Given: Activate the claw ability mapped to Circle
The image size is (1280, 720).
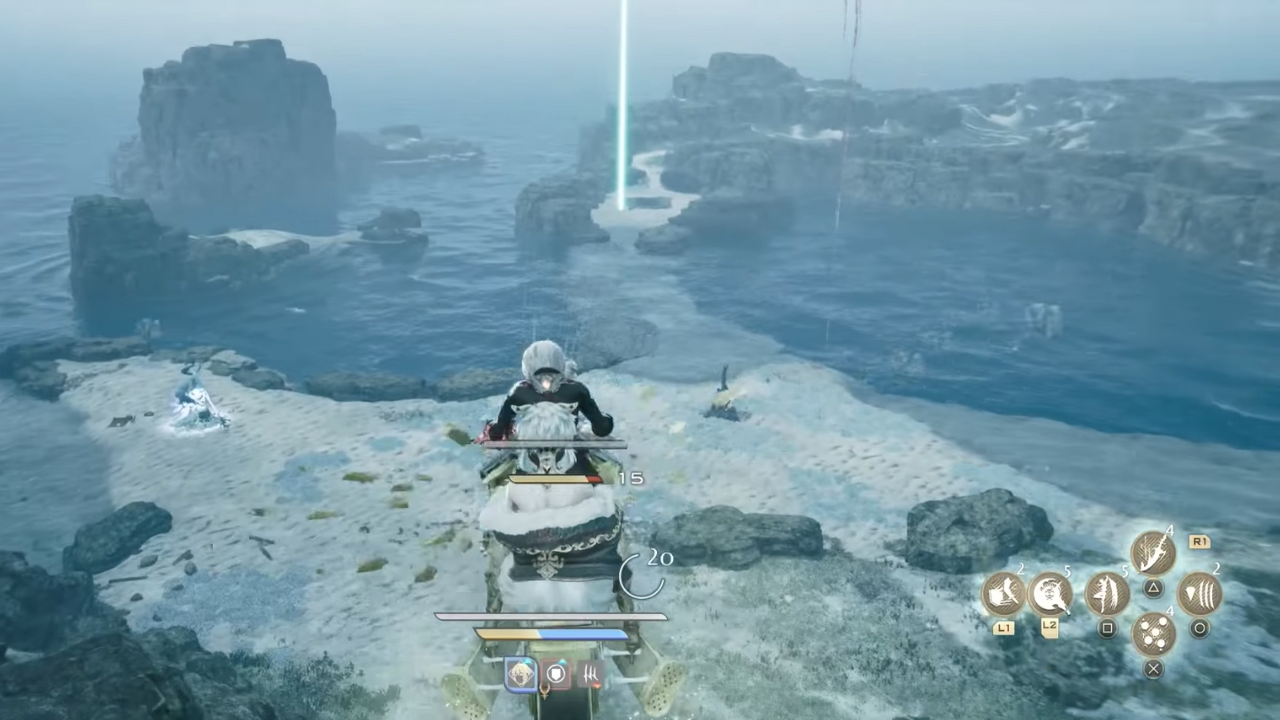Looking at the screenshot, I should tap(1199, 594).
